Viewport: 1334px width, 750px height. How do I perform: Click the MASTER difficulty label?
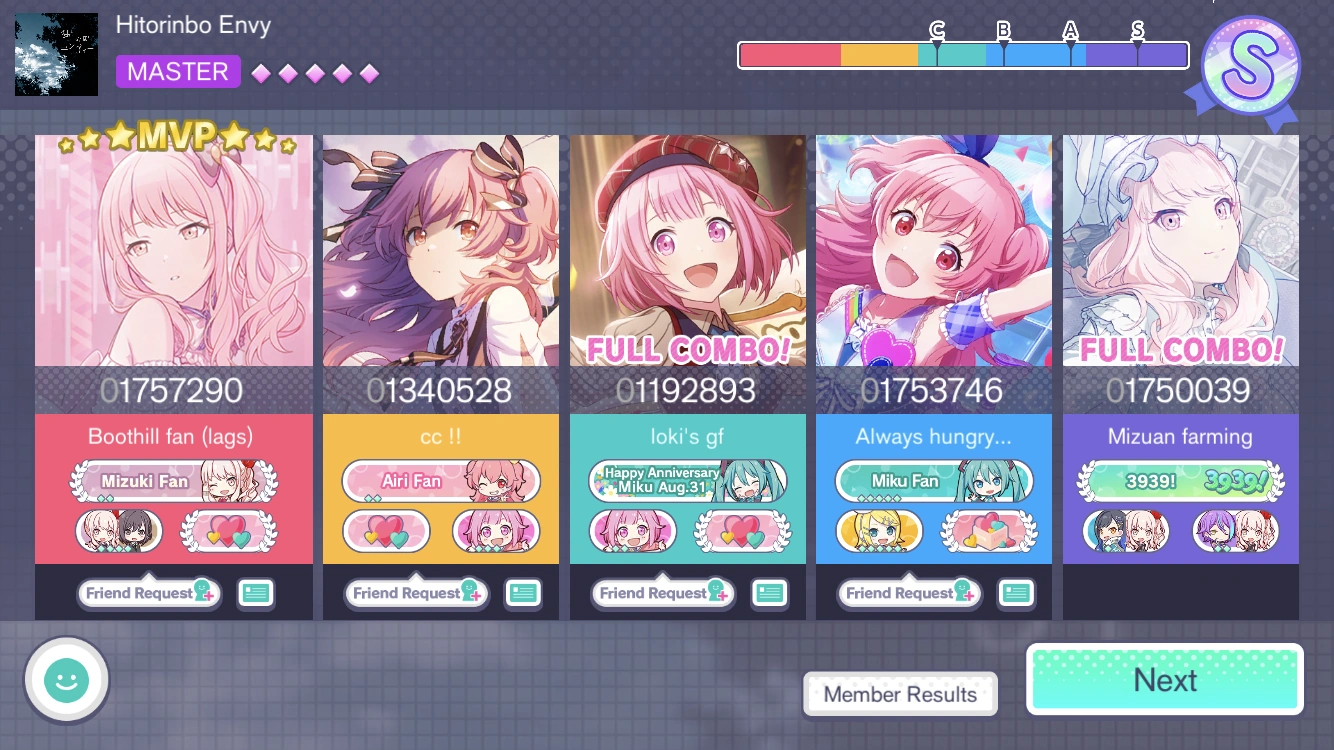pos(178,71)
